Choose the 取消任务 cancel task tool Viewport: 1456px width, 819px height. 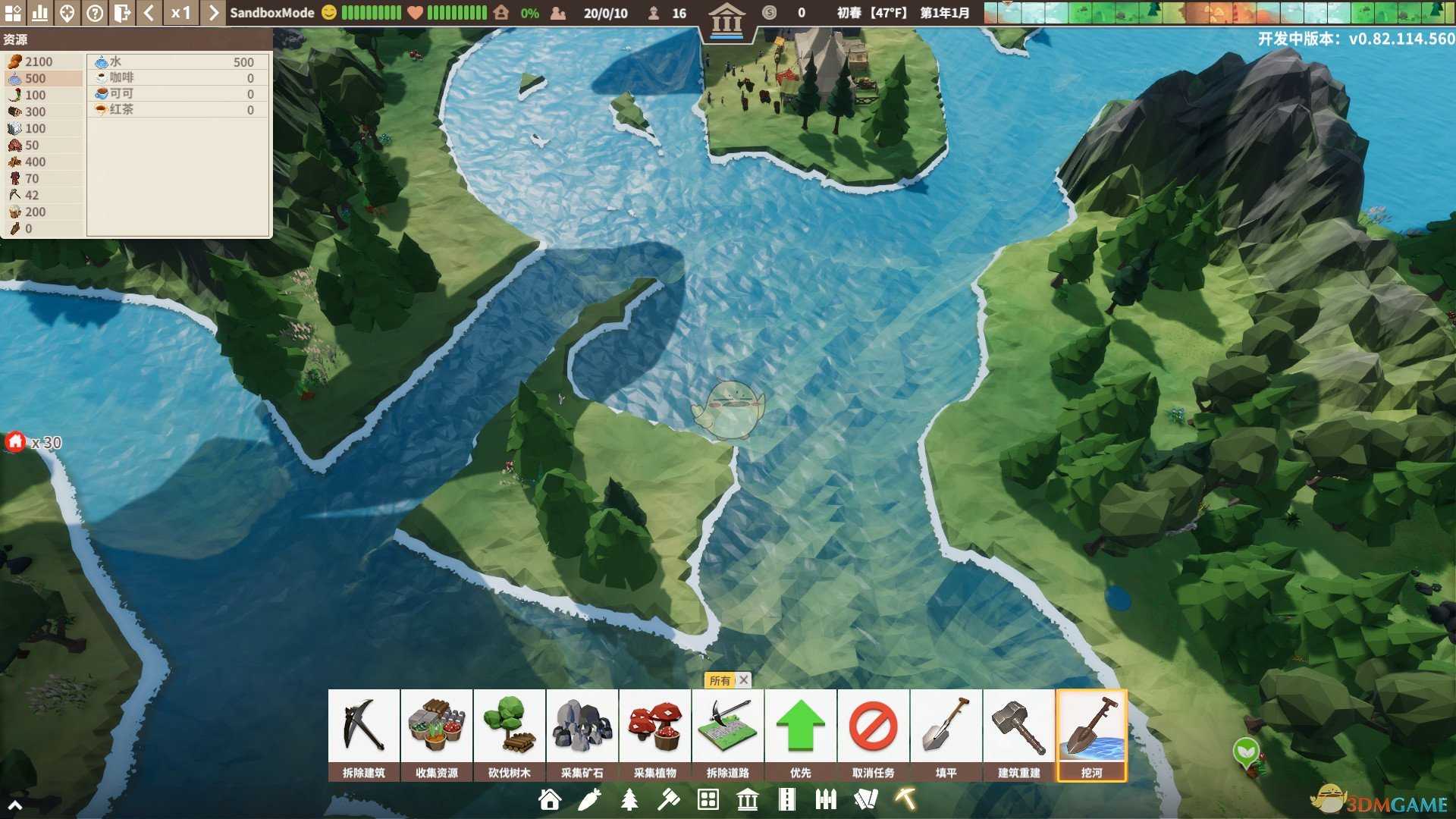click(873, 733)
